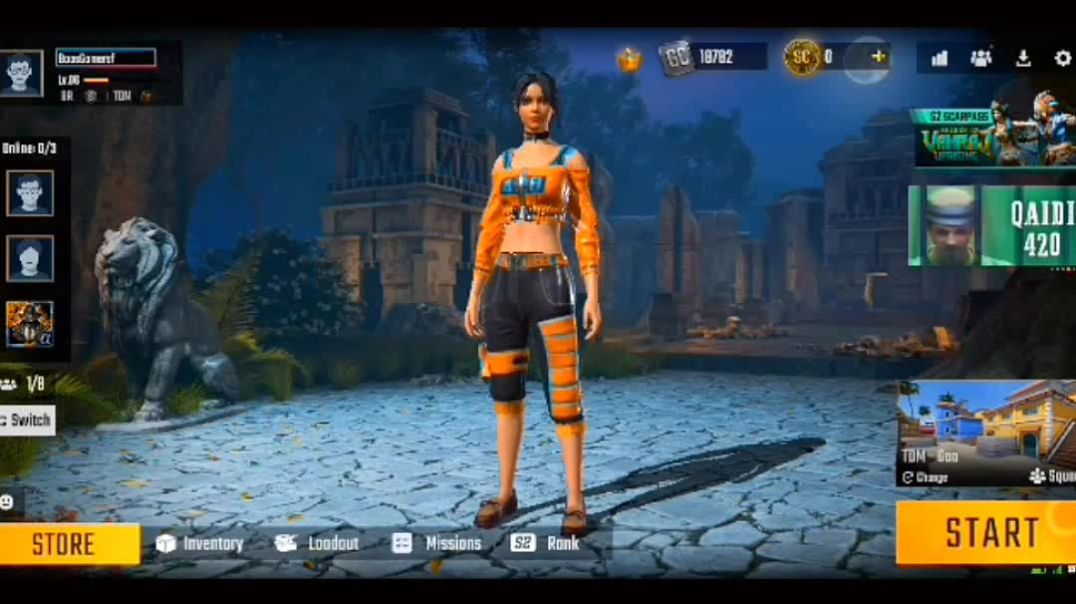Change the TDM Goa map mode
Image resolution: width=1076 pixels, height=604 pixels.
click(x=925, y=477)
